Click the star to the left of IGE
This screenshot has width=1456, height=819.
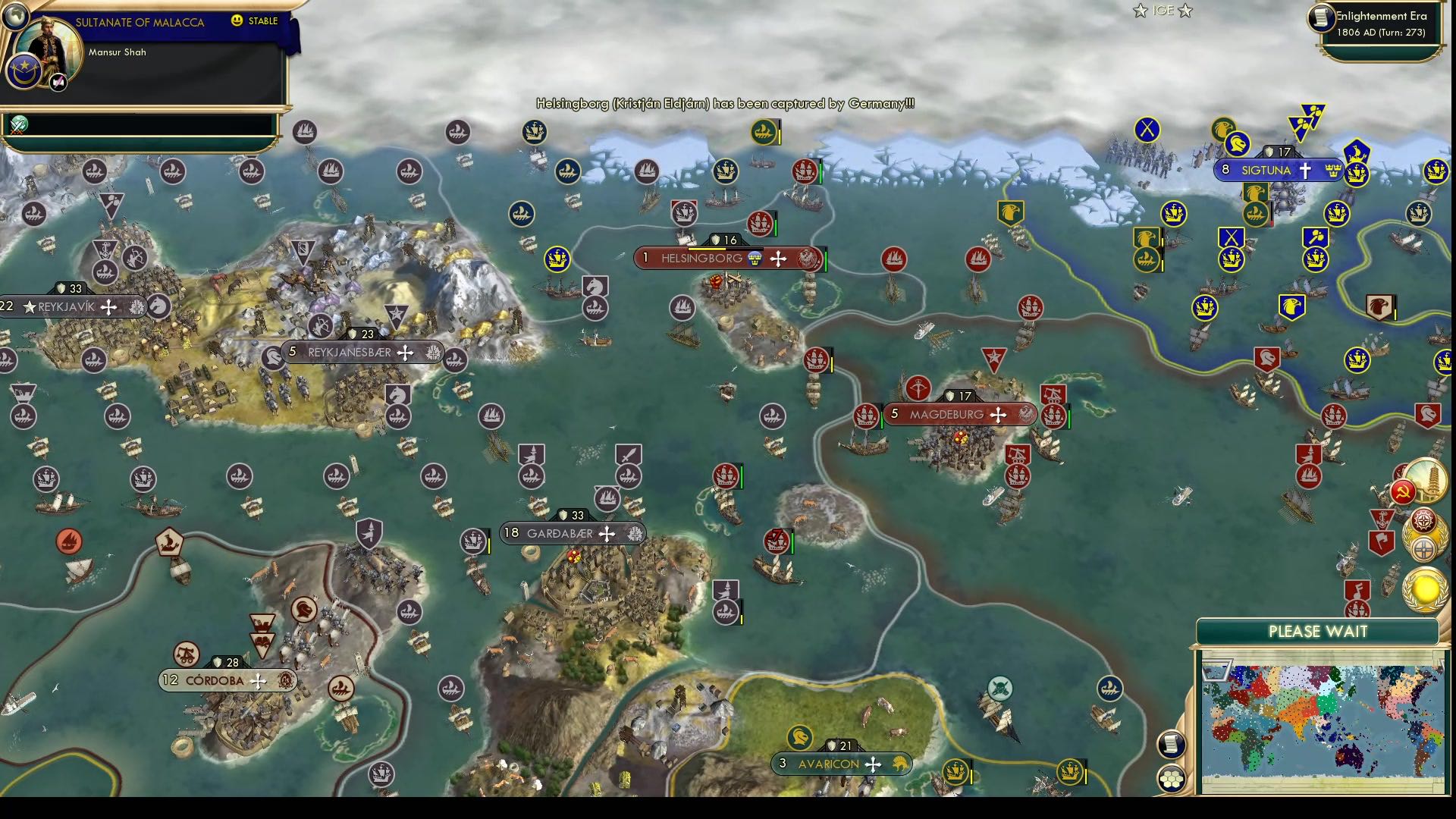(1139, 11)
